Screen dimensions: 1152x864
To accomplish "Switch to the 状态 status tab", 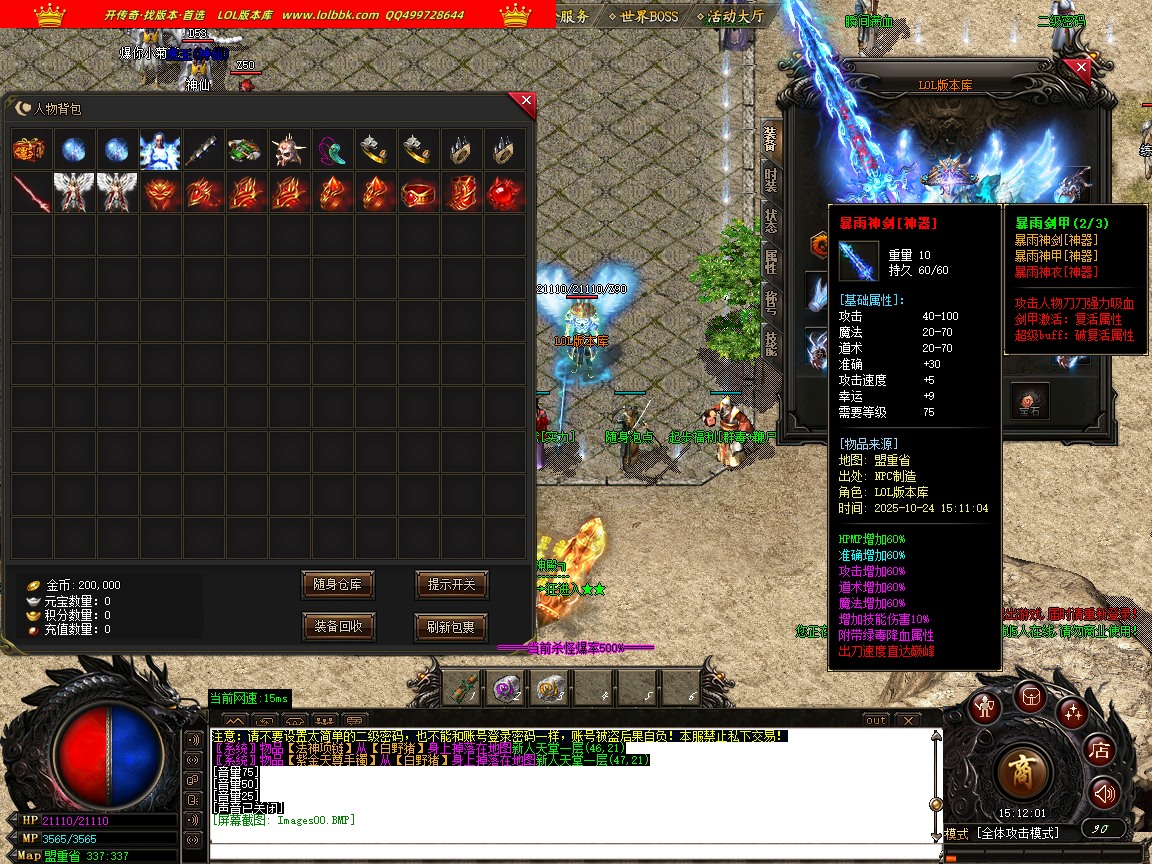I will [771, 221].
